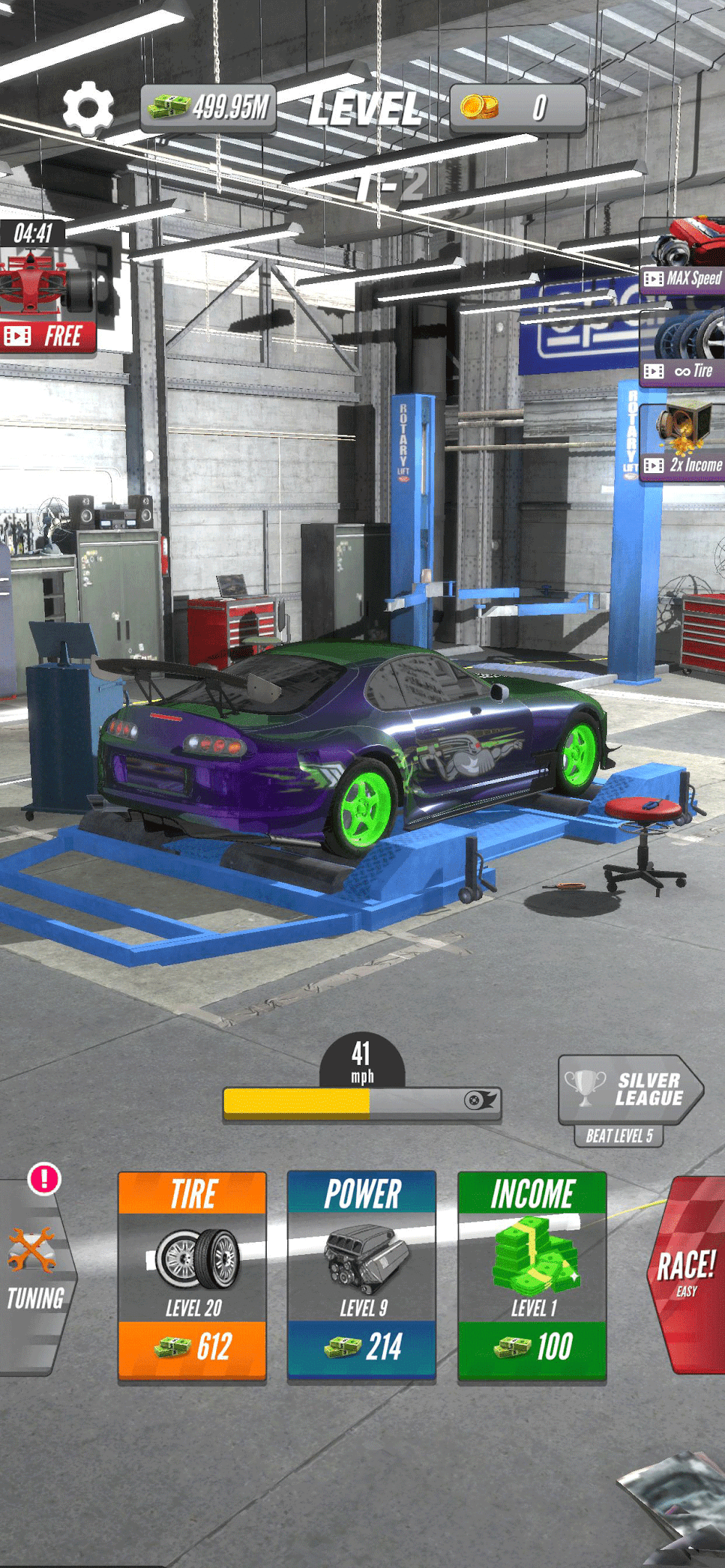Open the Tuning menu
Screen dimensions: 725x1568
(35, 1277)
